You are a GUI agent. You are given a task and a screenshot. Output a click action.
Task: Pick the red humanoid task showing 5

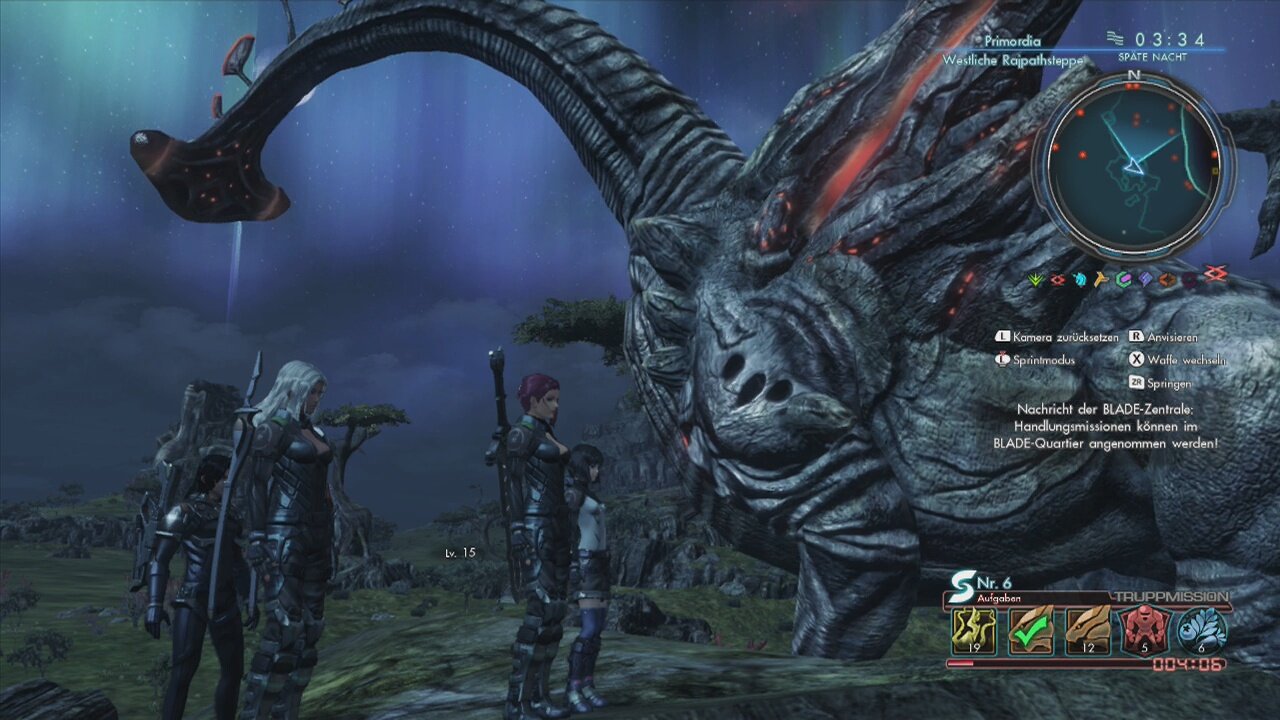[x=1144, y=630]
